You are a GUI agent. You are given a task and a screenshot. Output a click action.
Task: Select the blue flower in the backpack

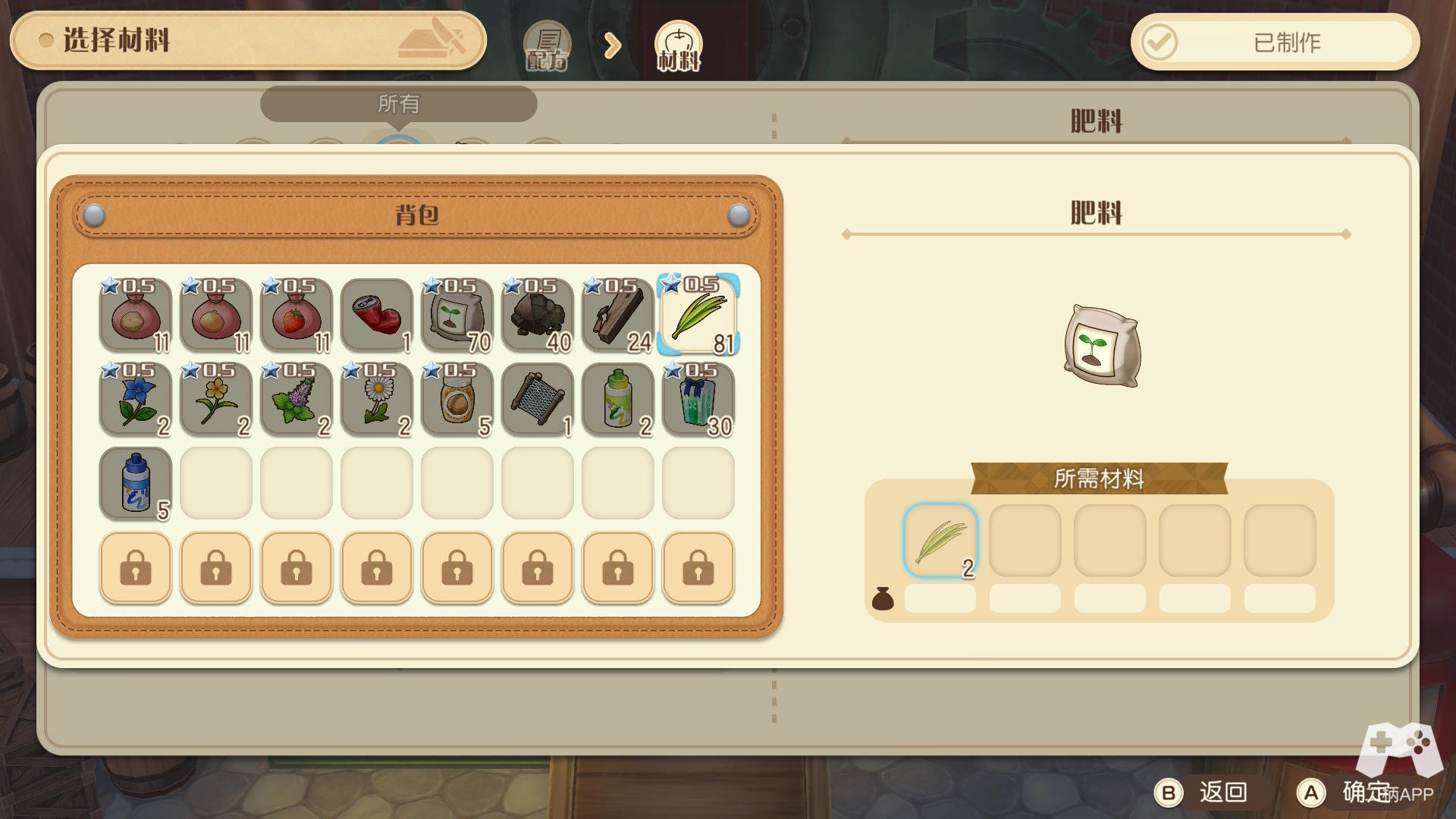pos(136,400)
